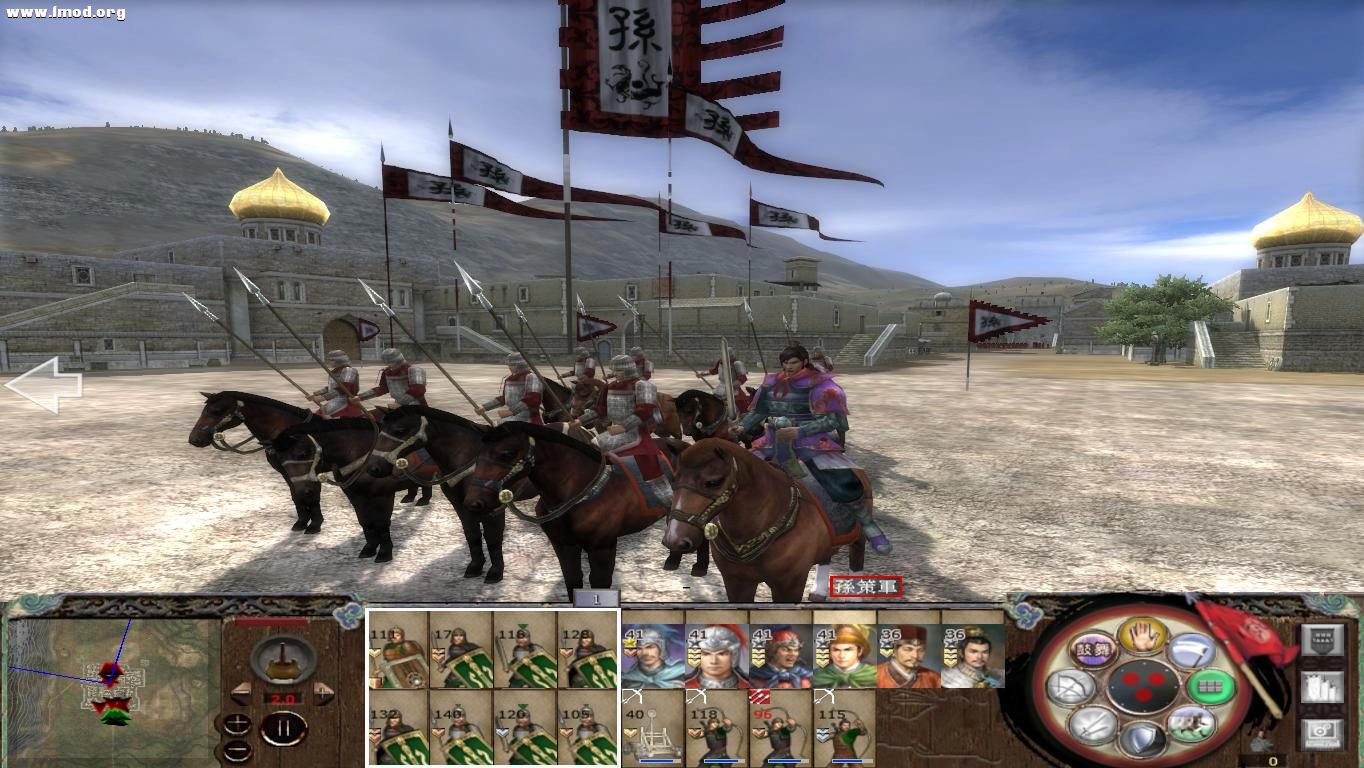The width and height of the screenshot is (1364, 768).
Task: Rotate the camera with the left arrow
Action: pos(42,385)
